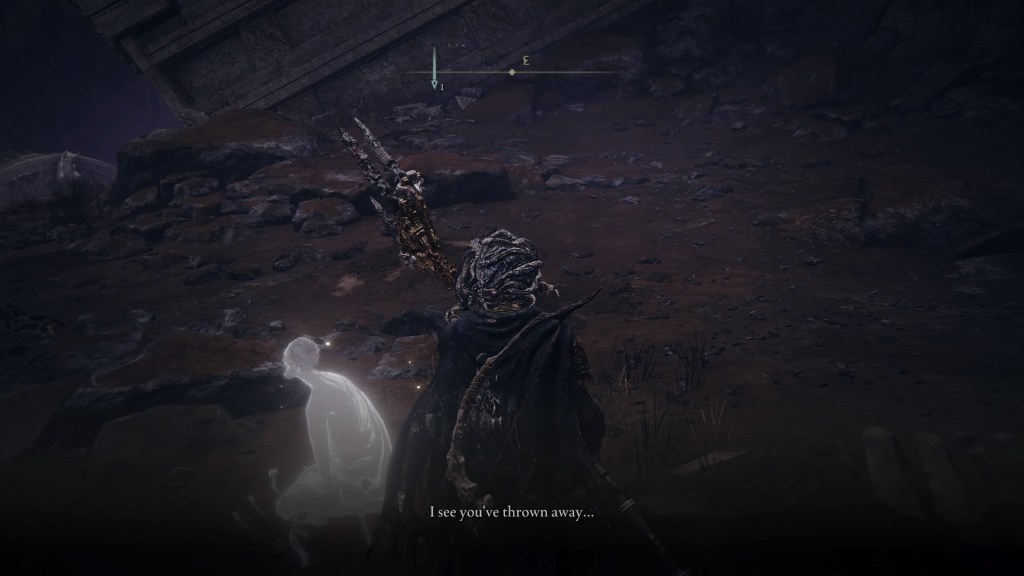This screenshot has height=576, width=1024.
Task: Select the East diamond marker on the compass
Action: [512, 72]
